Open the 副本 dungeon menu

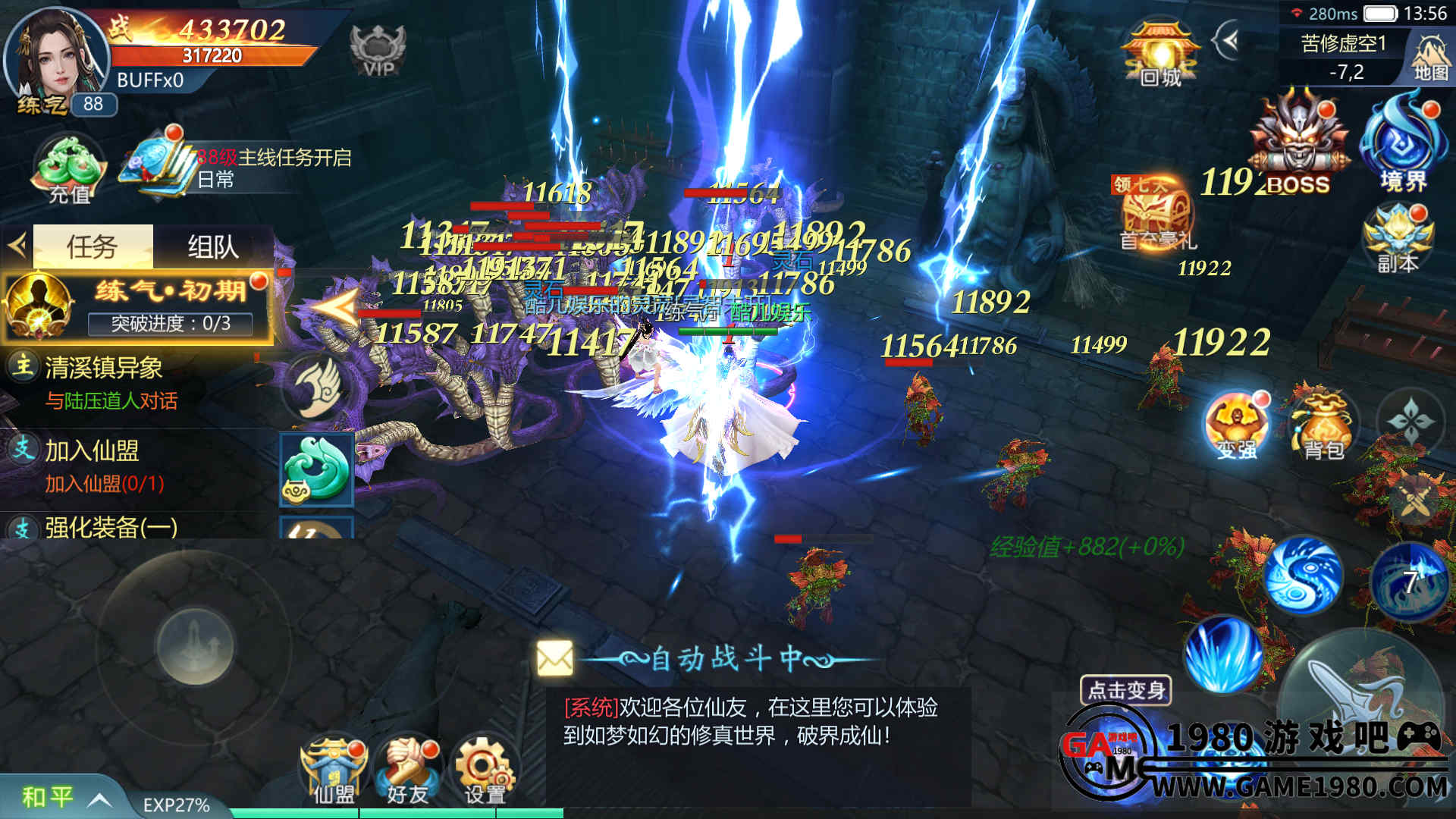point(1398,239)
